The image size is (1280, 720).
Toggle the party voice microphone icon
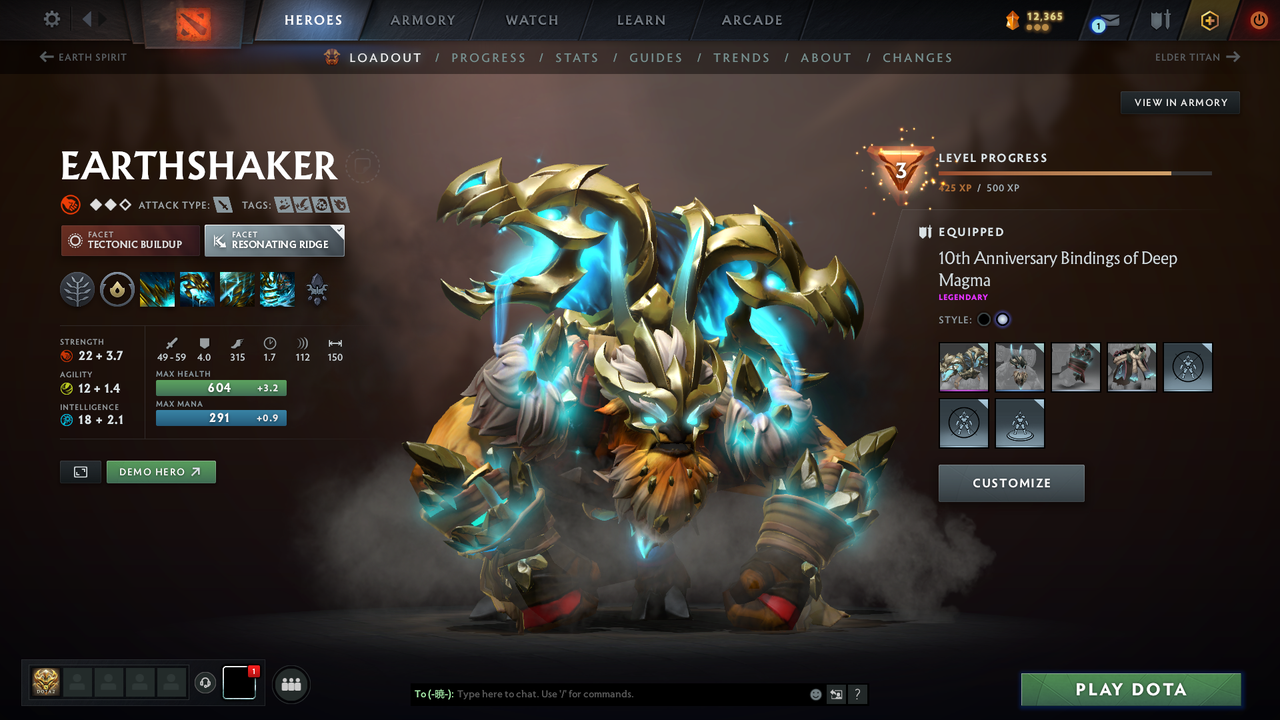tap(207, 683)
